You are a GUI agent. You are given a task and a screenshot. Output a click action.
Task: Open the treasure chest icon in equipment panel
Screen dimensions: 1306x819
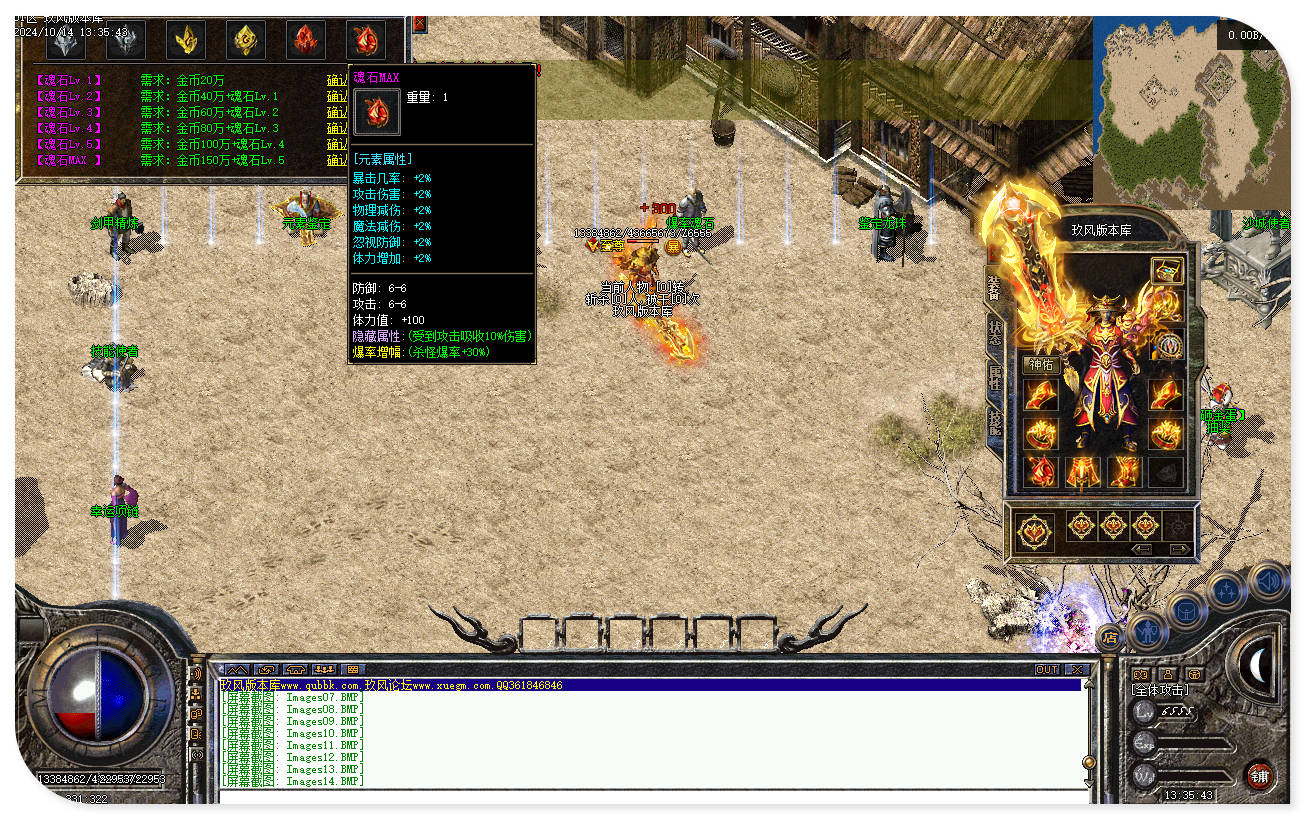tap(1166, 270)
